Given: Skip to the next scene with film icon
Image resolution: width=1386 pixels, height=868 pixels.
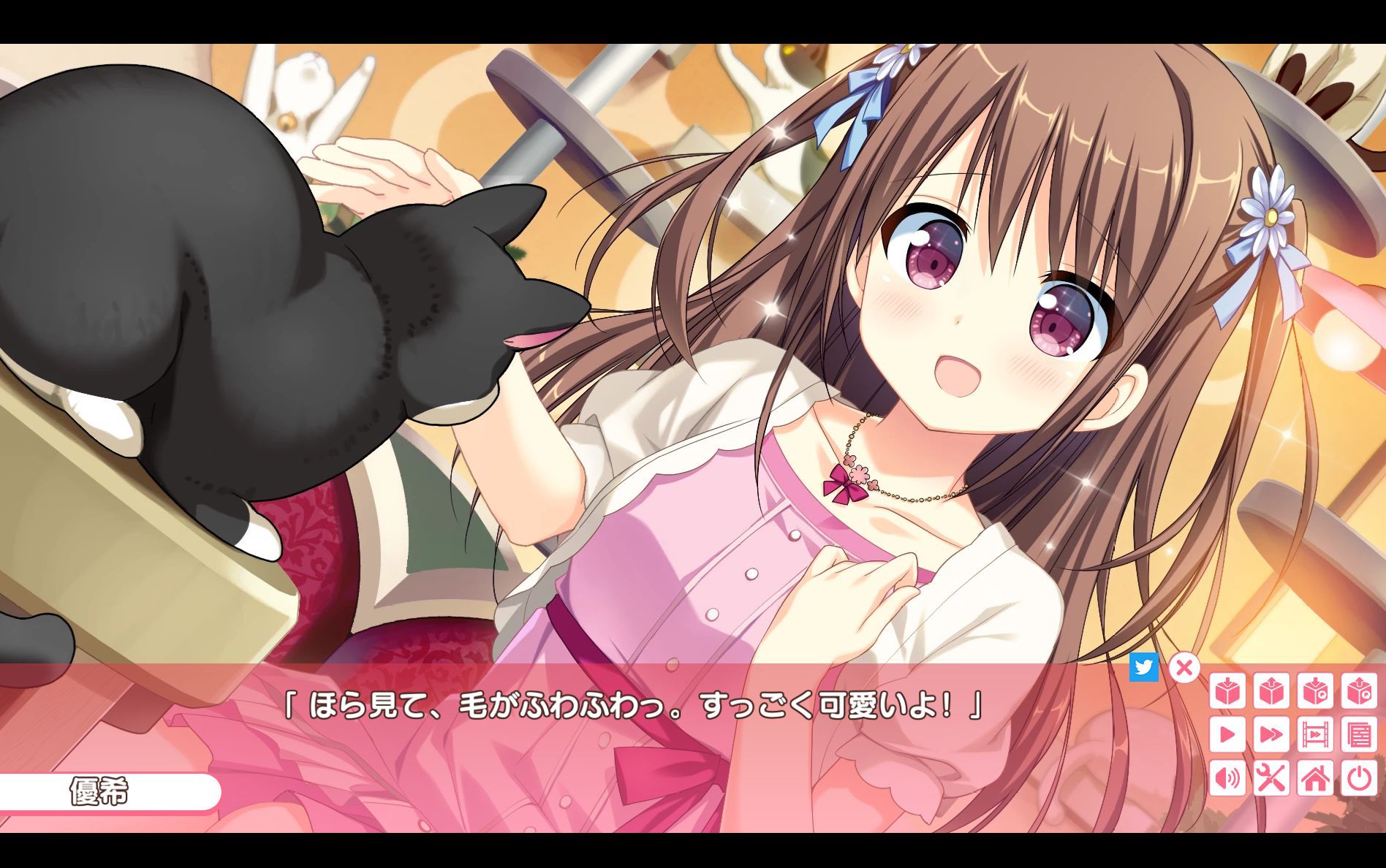Looking at the screenshot, I should click(1314, 734).
